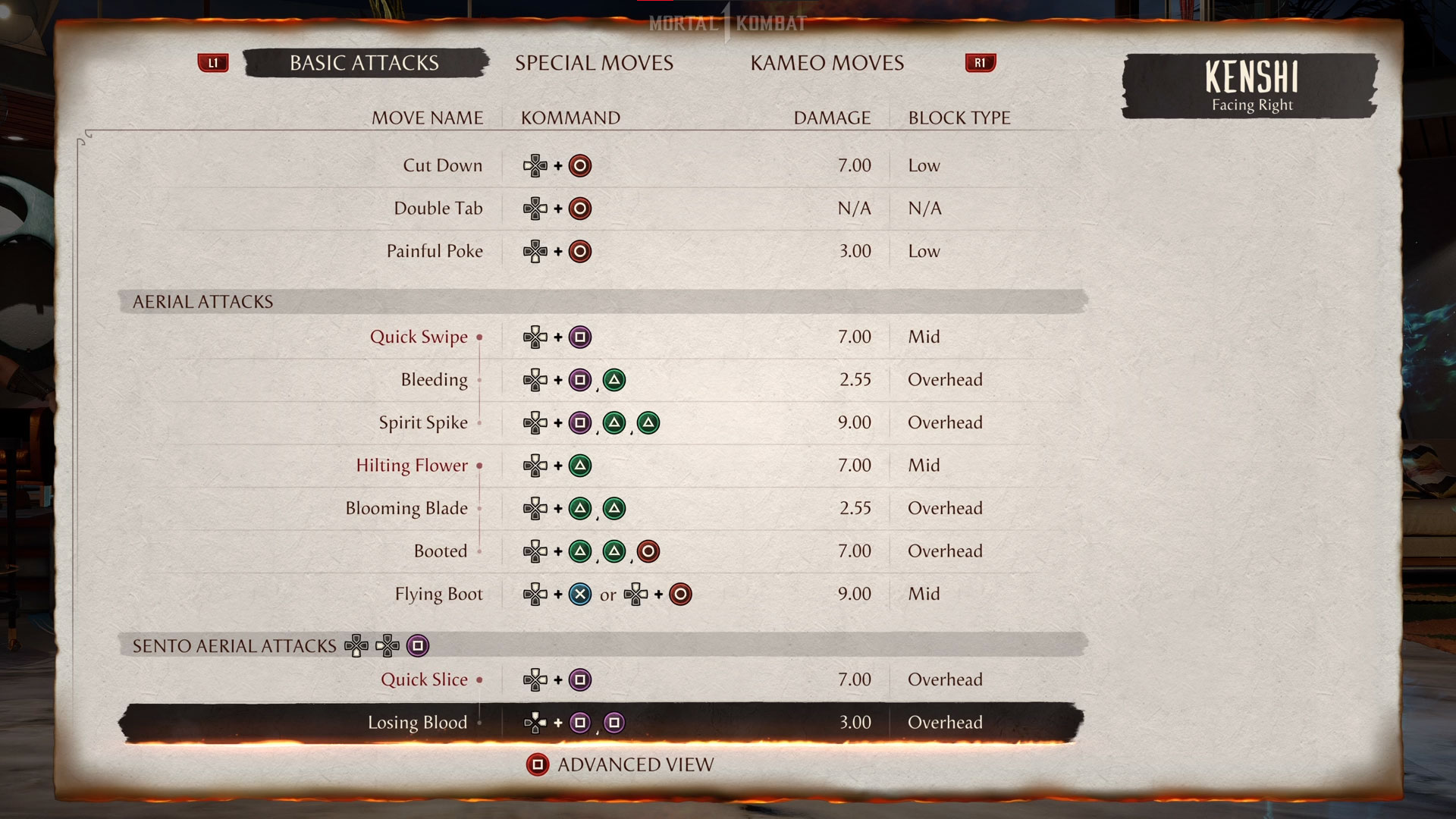
Task: Click the Painful Poke move name
Action: 435,251
